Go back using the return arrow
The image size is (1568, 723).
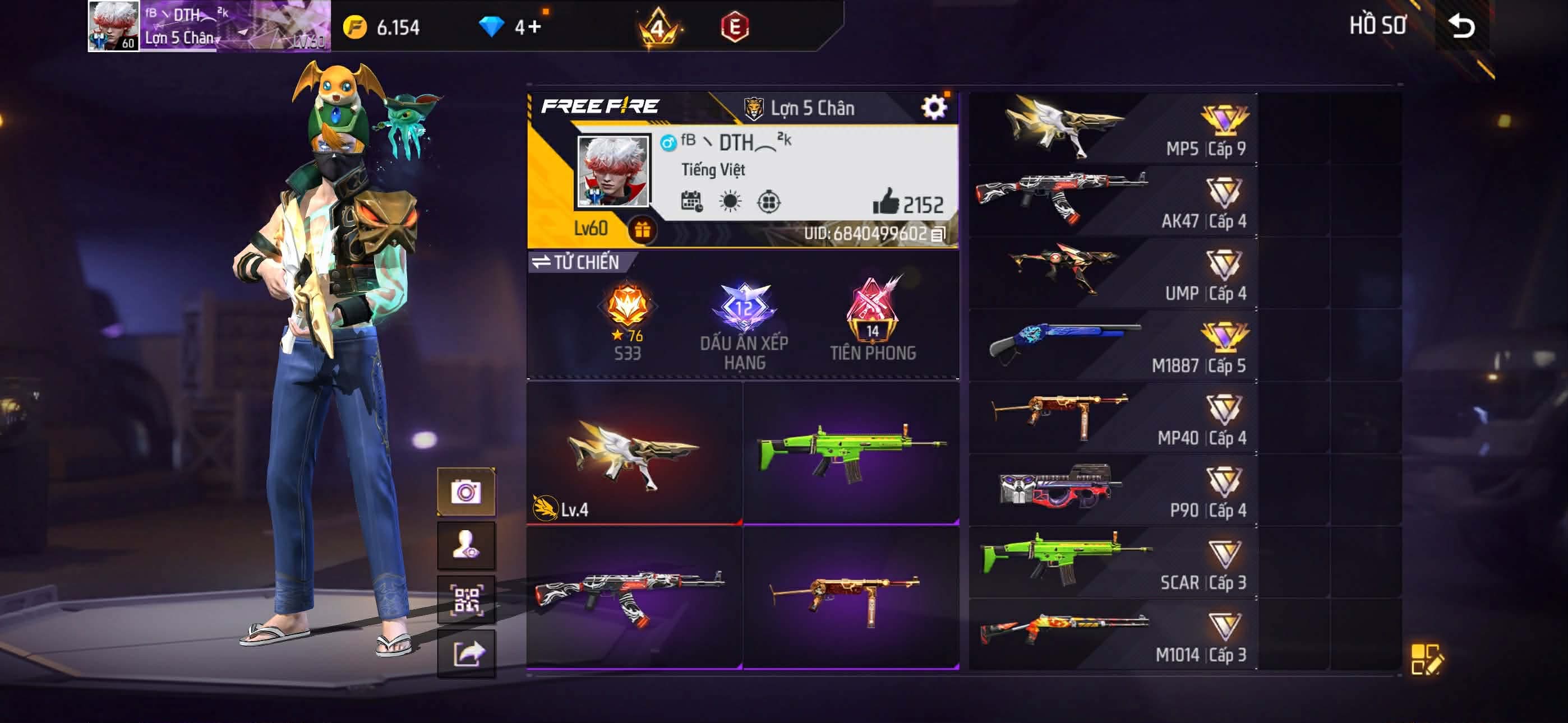tap(1461, 26)
